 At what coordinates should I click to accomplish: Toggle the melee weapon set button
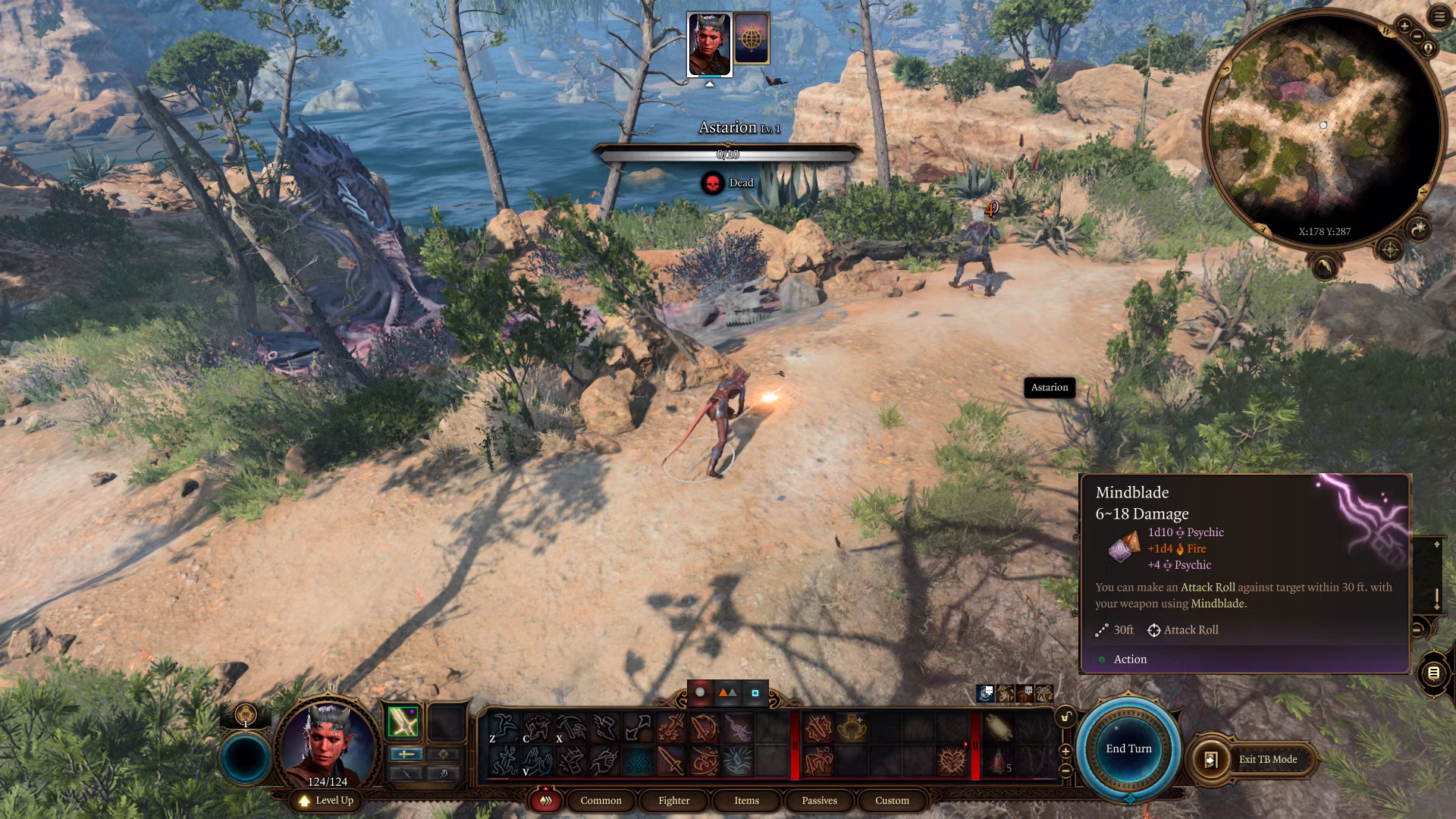406,754
